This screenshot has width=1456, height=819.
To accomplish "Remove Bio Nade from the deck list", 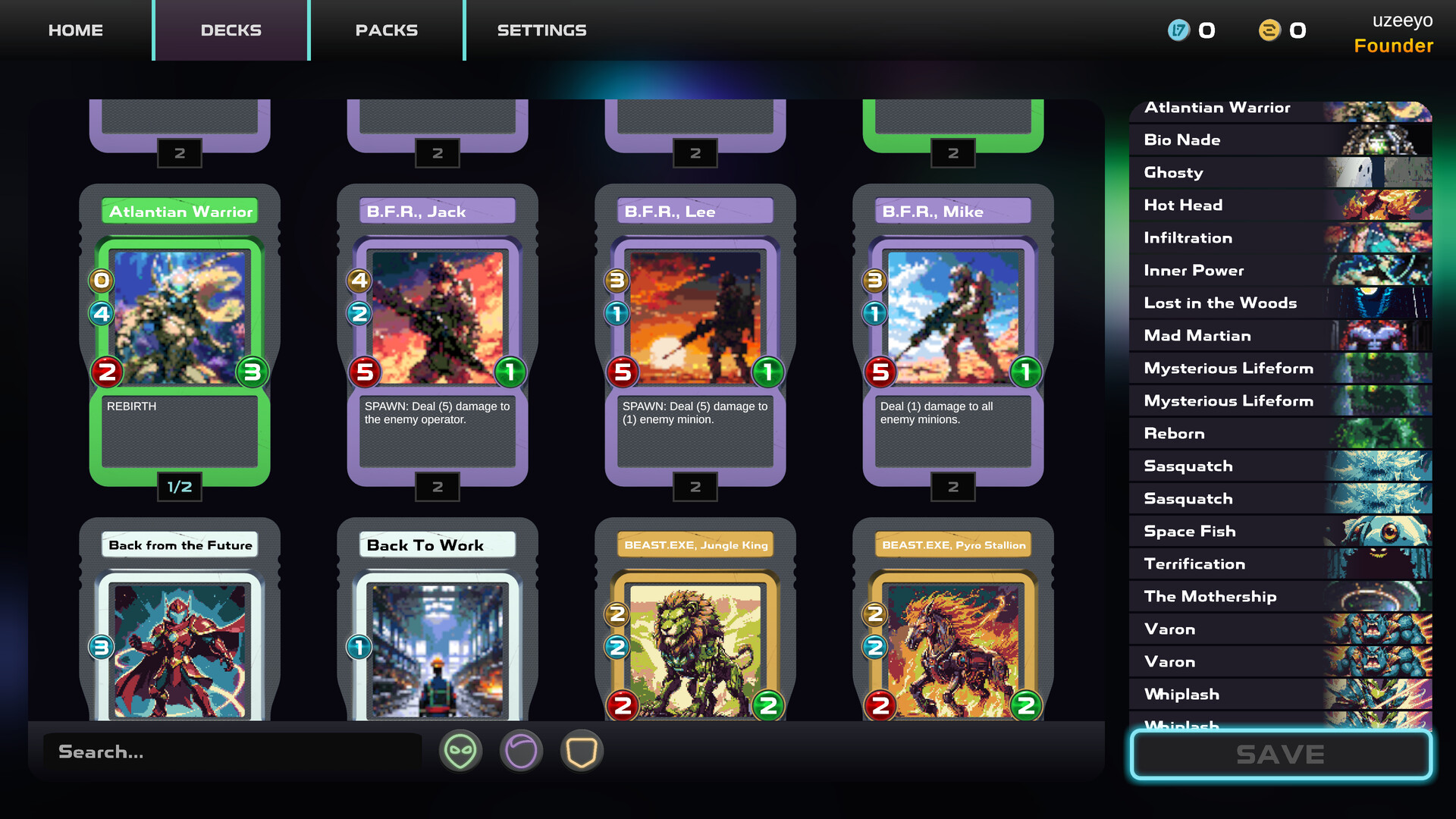I will pos(1280,140).
